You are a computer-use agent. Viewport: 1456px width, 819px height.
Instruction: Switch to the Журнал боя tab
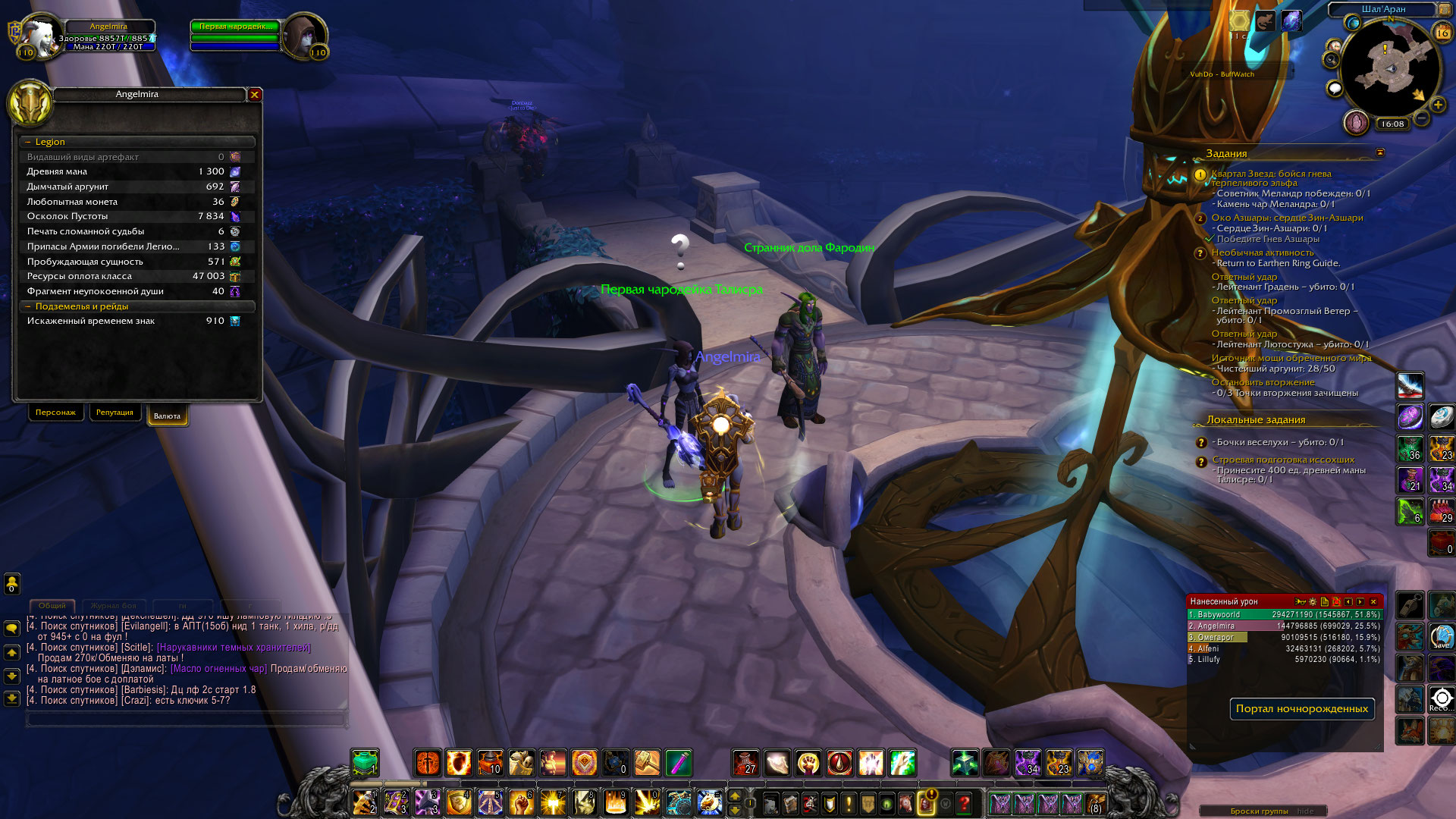coord(114,606)
